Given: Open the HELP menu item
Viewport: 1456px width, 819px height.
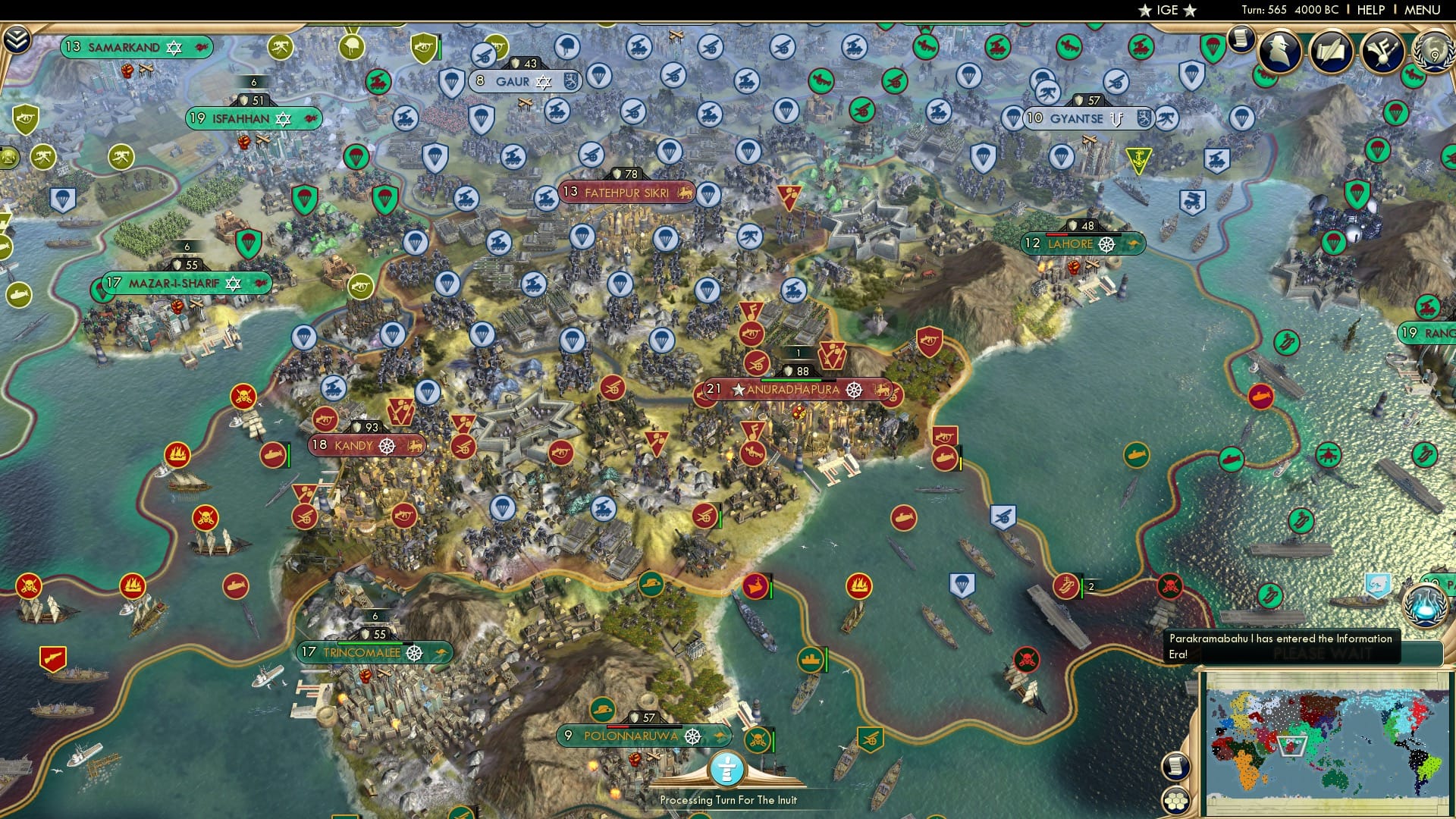Looking at the screenshot, I should pyautogui.click(x=1371, y=10).
